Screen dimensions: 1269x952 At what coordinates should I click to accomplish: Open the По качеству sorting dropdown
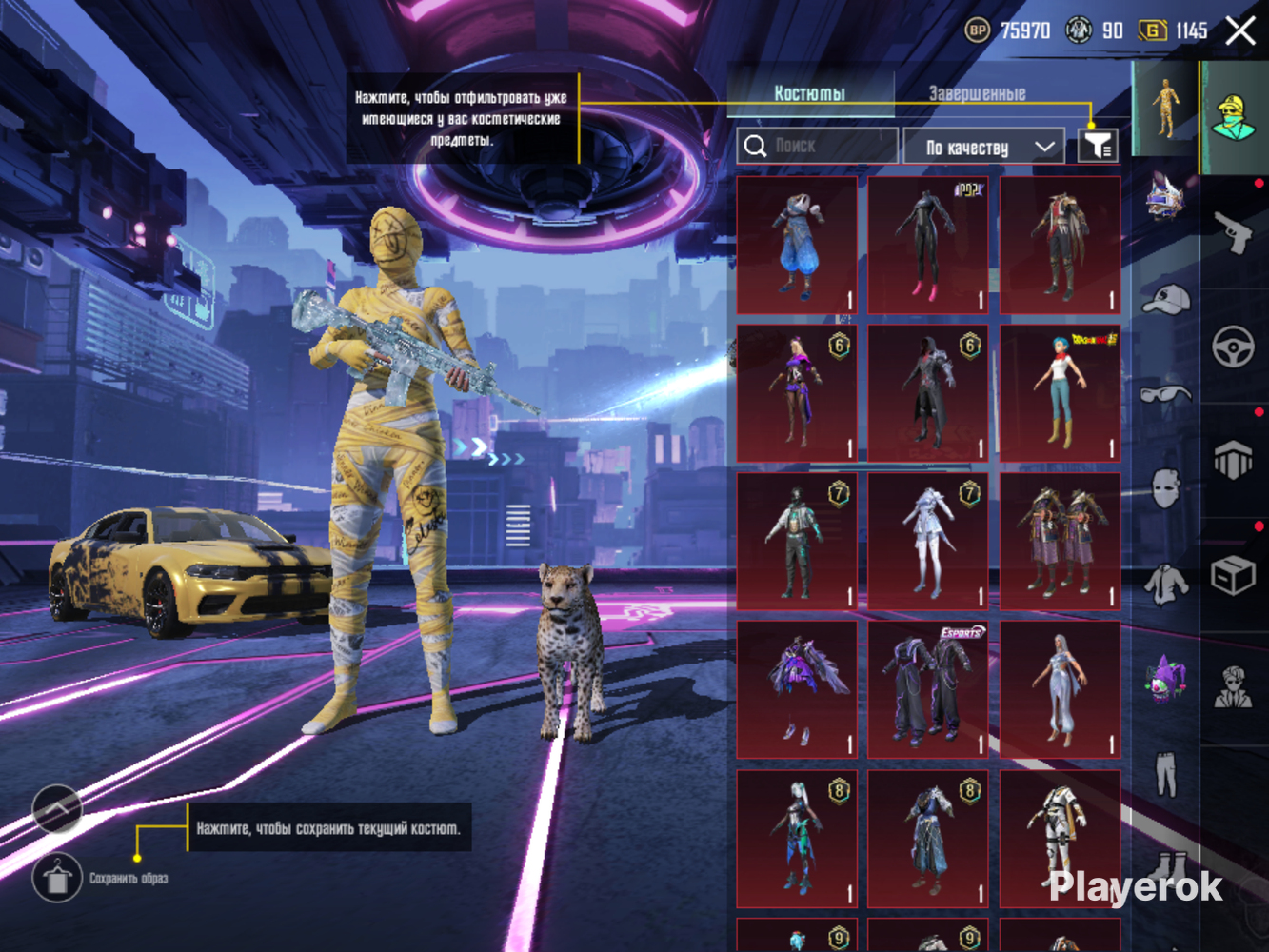click(x=983, y=147)
